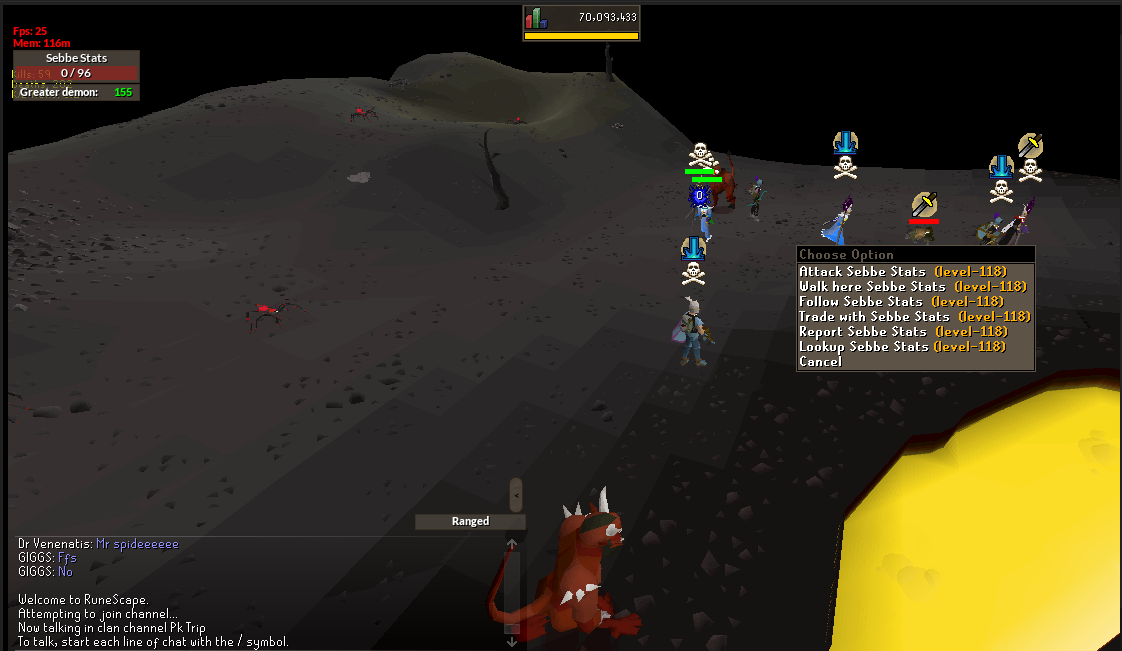The image size is (1122, 651).
Task: Click the small collapse arrow above Ranged
Action: (516, 494)
